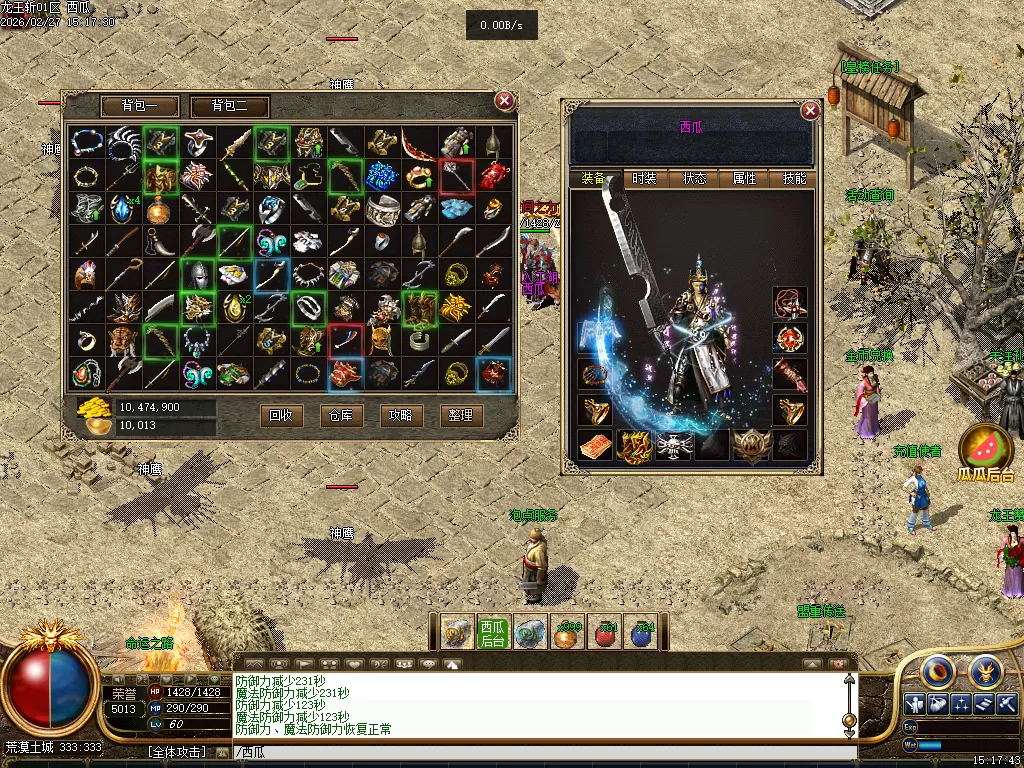Click the 回收 recycle button
The image size is (1024, 768).
coord(281,415)
